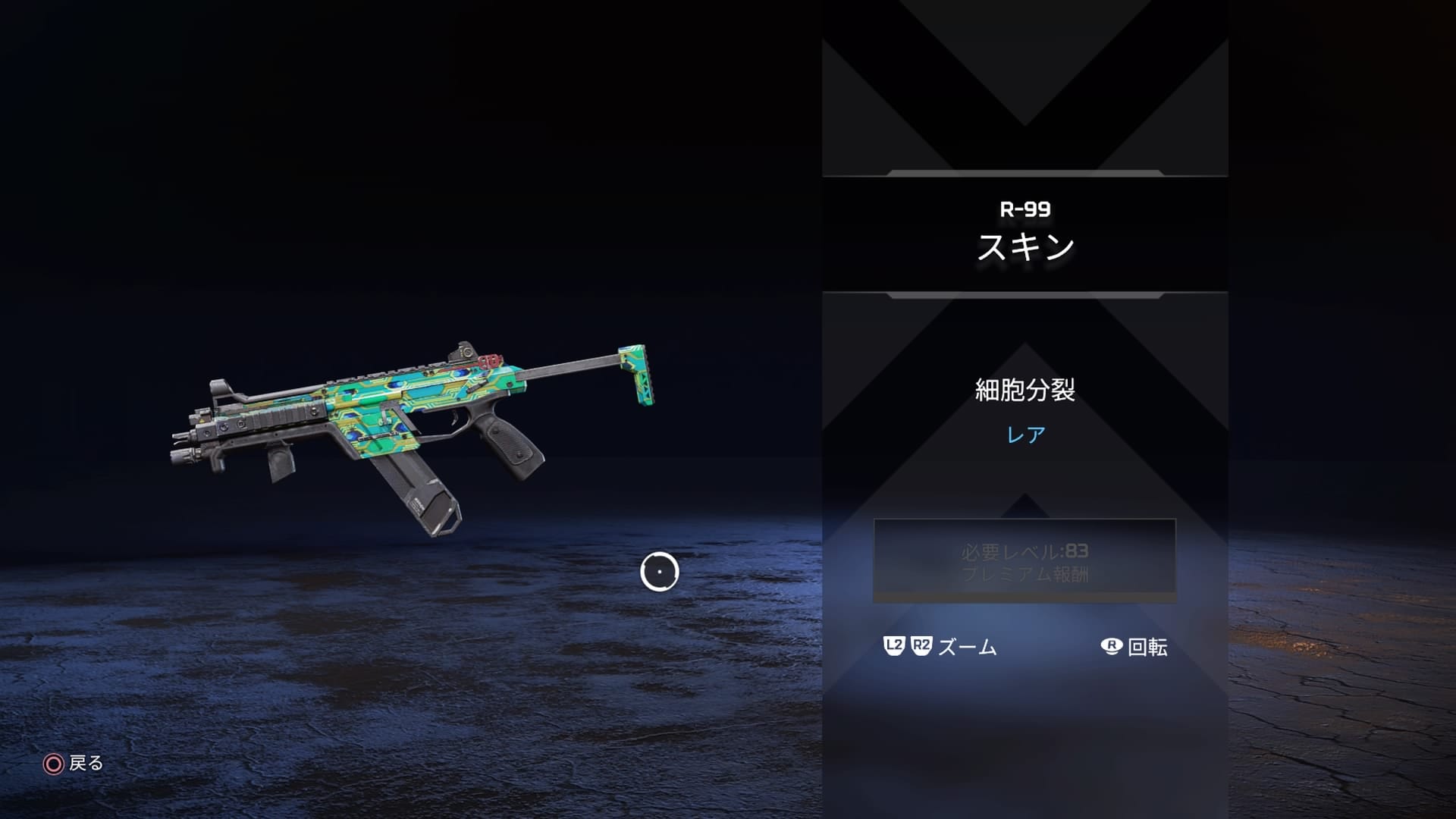The width and height of the screenshot is (1456, 819).
Task: Click the red dot sight on the R-99
Action: click(x=467, y=353)
